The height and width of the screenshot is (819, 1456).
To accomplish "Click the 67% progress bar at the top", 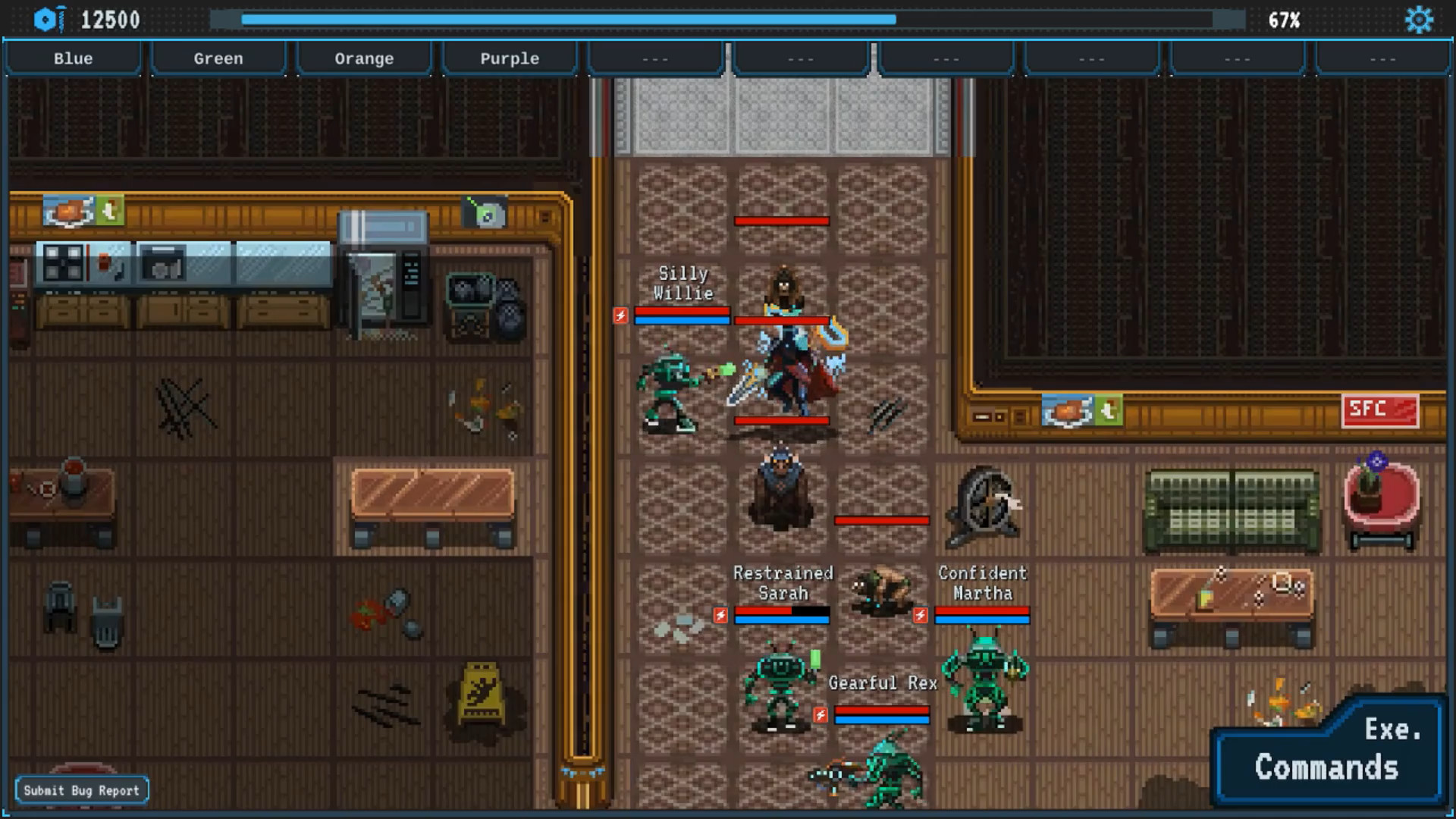I will point(728,20).
